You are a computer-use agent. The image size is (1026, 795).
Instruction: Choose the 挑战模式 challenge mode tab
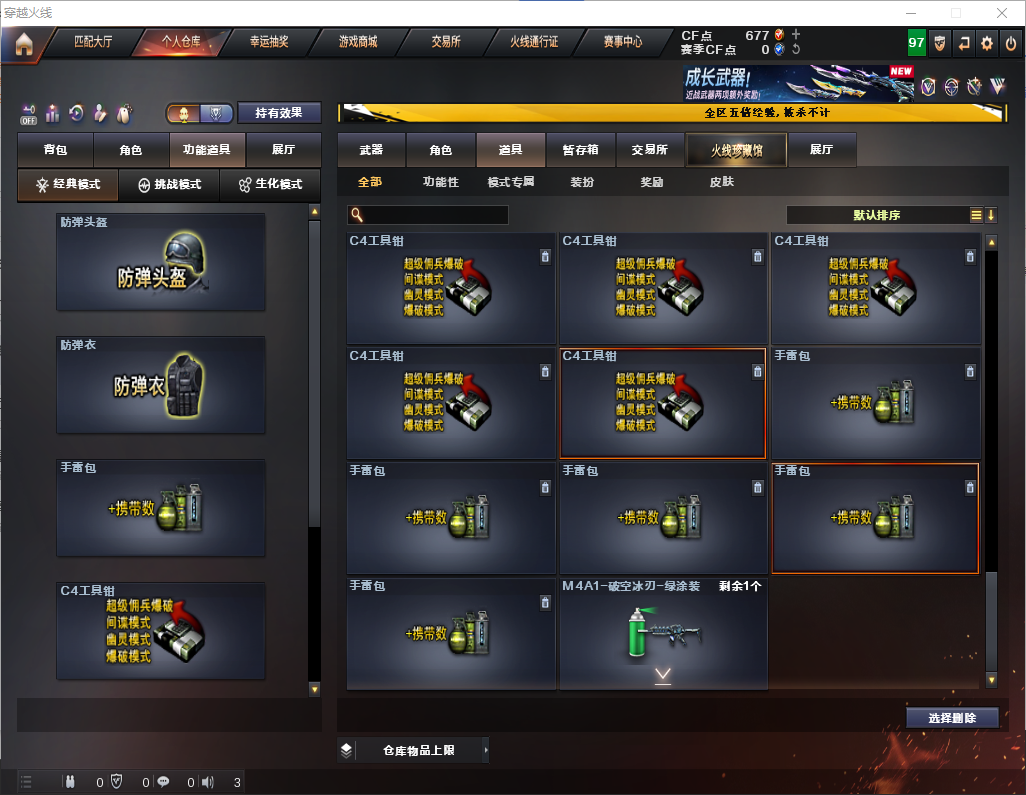pyautogui.click(x=169, y=185)
